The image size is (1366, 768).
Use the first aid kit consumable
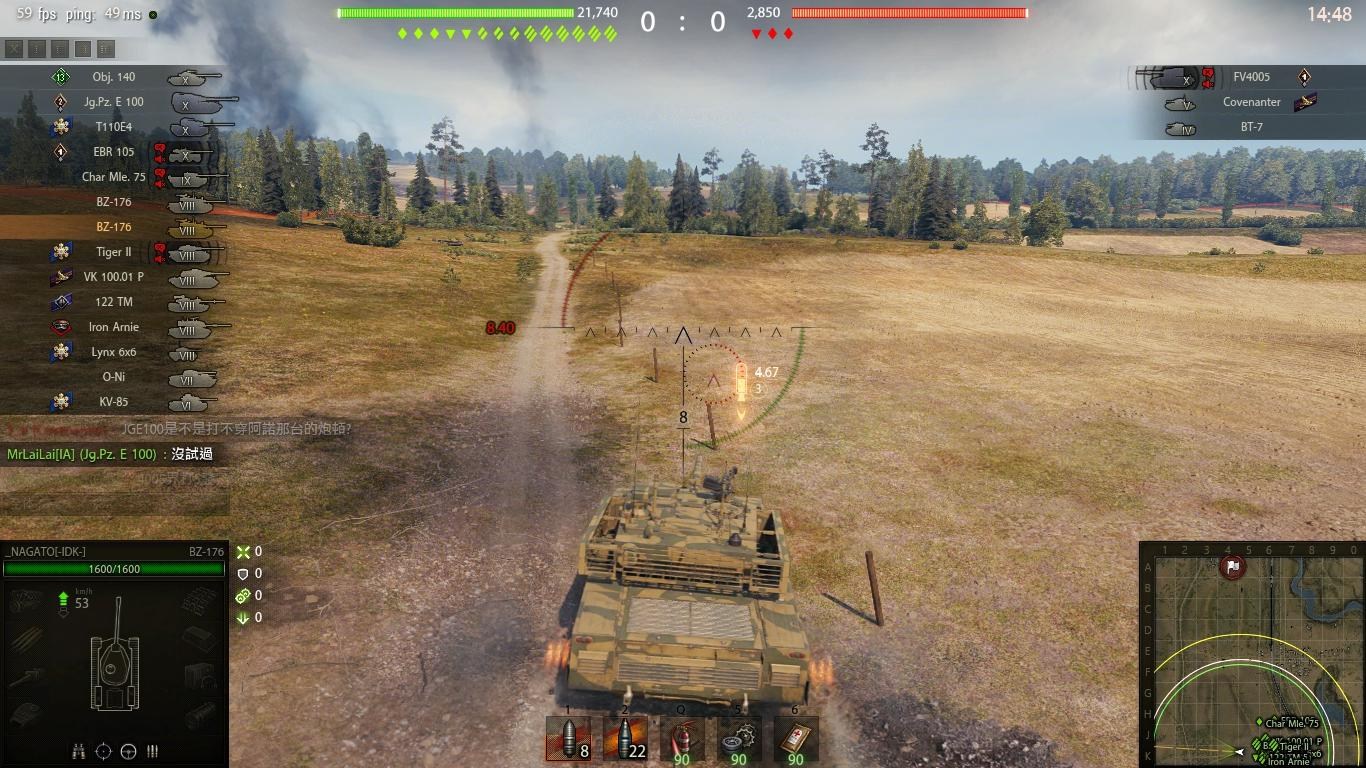[x=794, y=740]
